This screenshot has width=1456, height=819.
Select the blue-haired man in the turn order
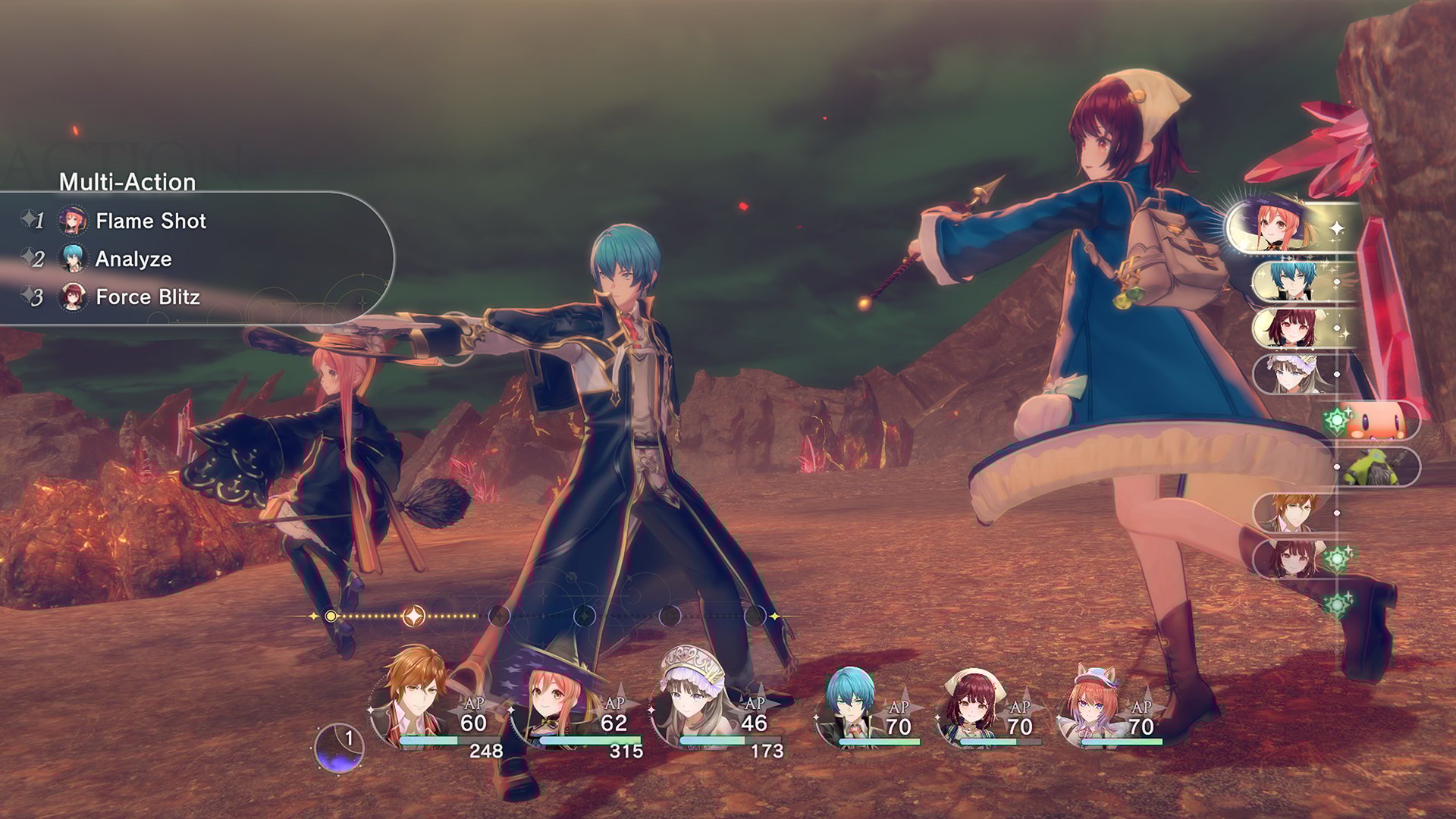coord(1294,280)
